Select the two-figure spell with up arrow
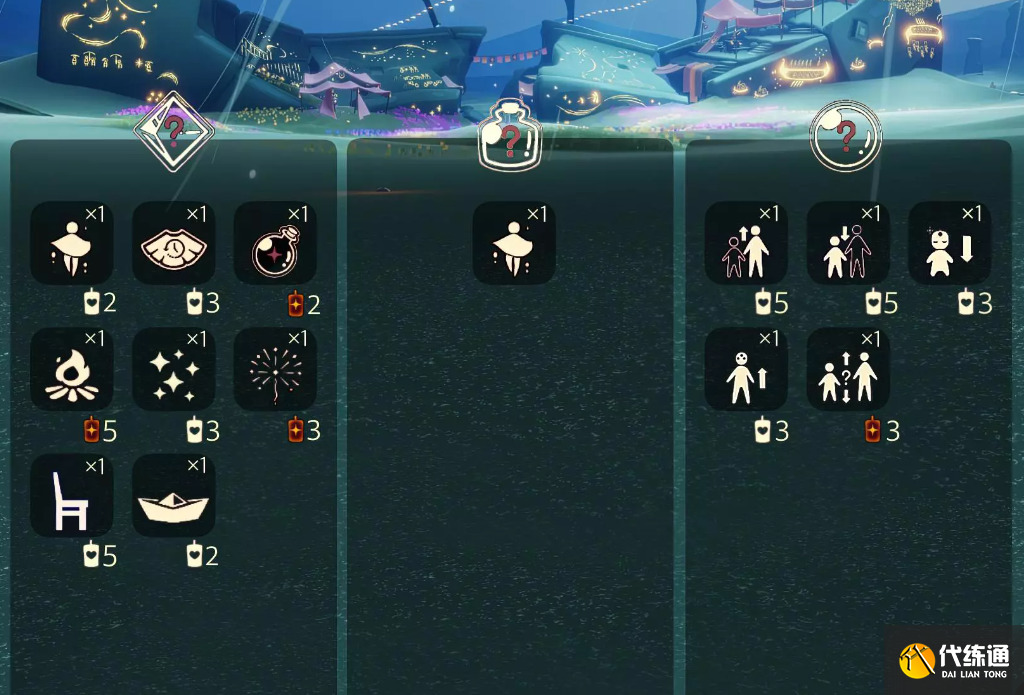 (x=745, y=243)
